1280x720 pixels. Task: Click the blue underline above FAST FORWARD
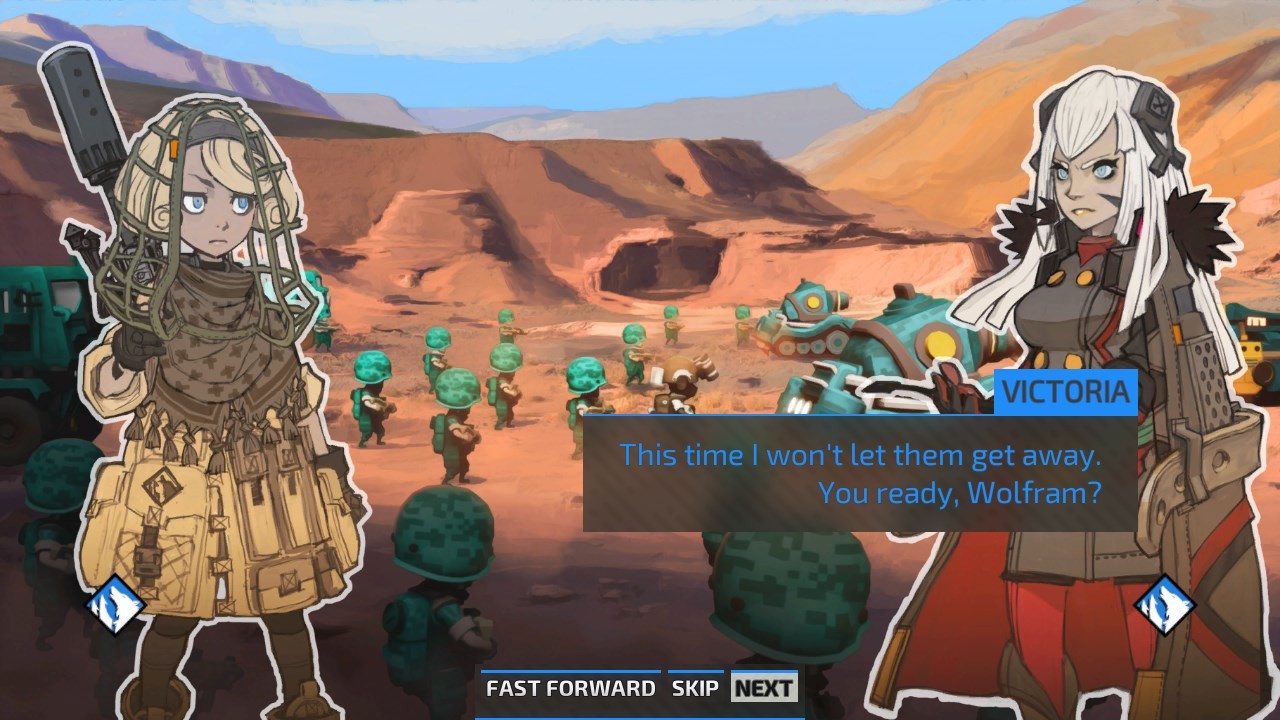click(570, 671)
